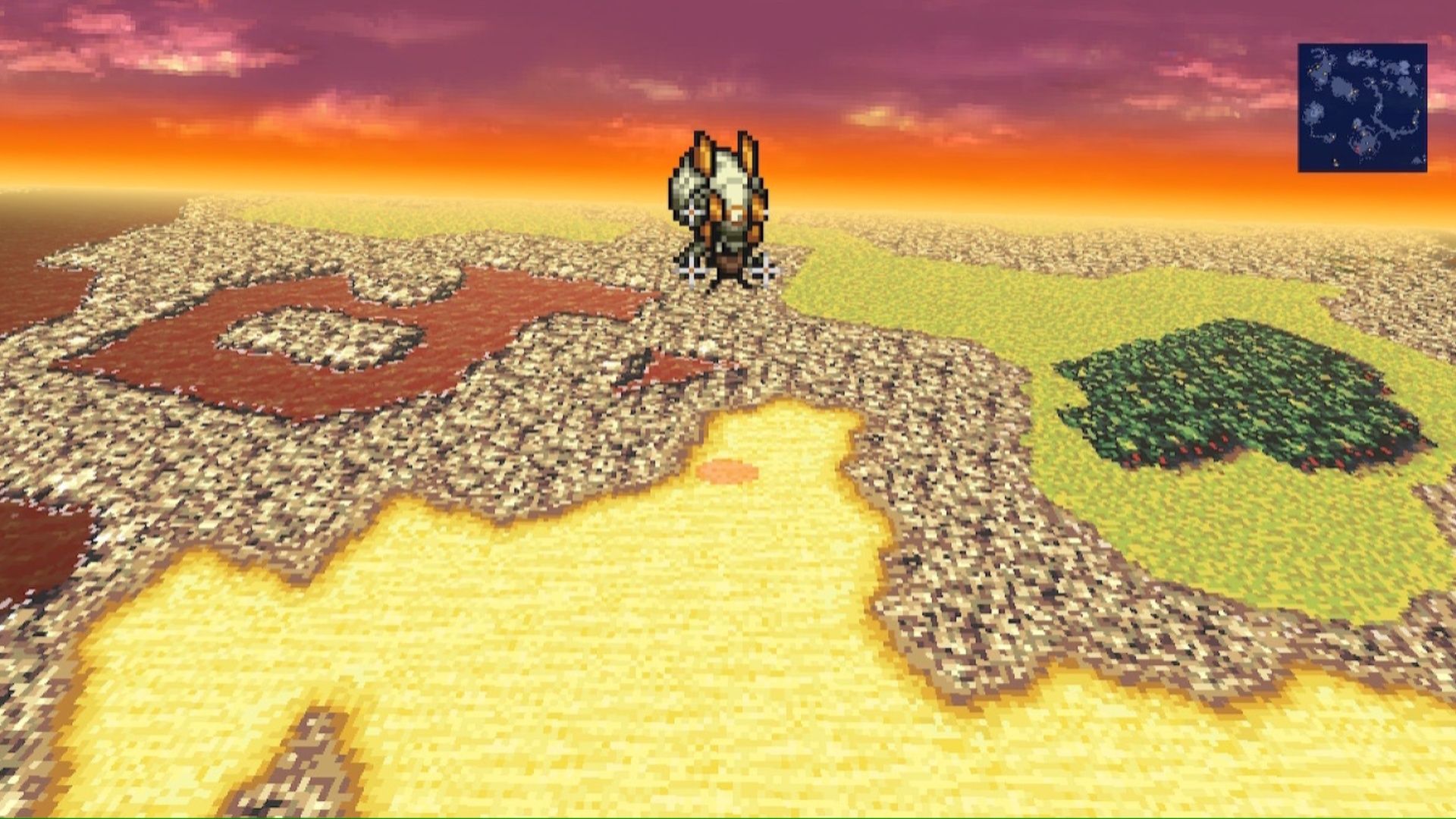Click the red location marker on the minimap
Screen dimensions: 1456x819
pyautogui.click(x=1357, y=149)
